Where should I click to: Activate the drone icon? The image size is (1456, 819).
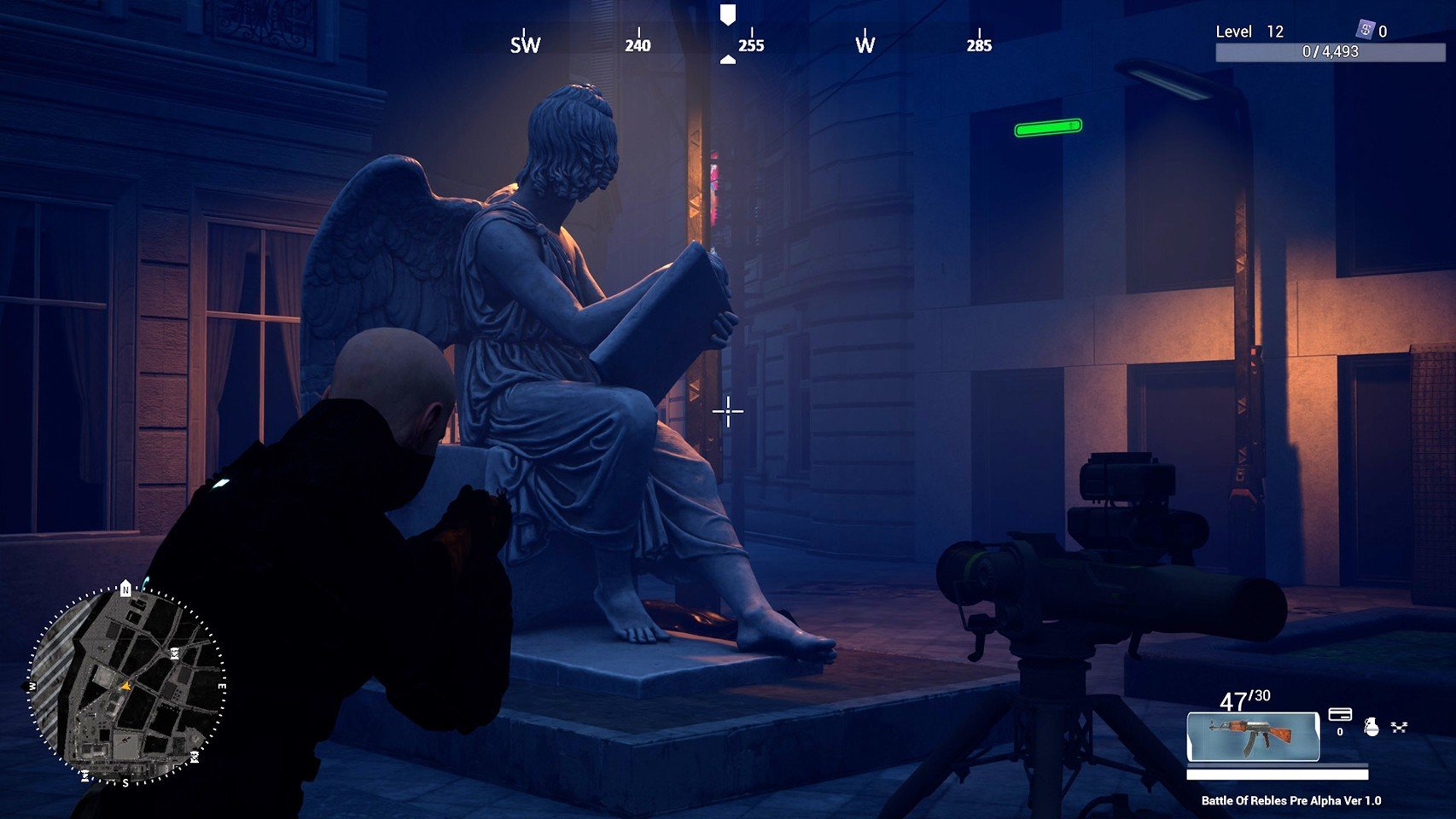(1399, 727)
